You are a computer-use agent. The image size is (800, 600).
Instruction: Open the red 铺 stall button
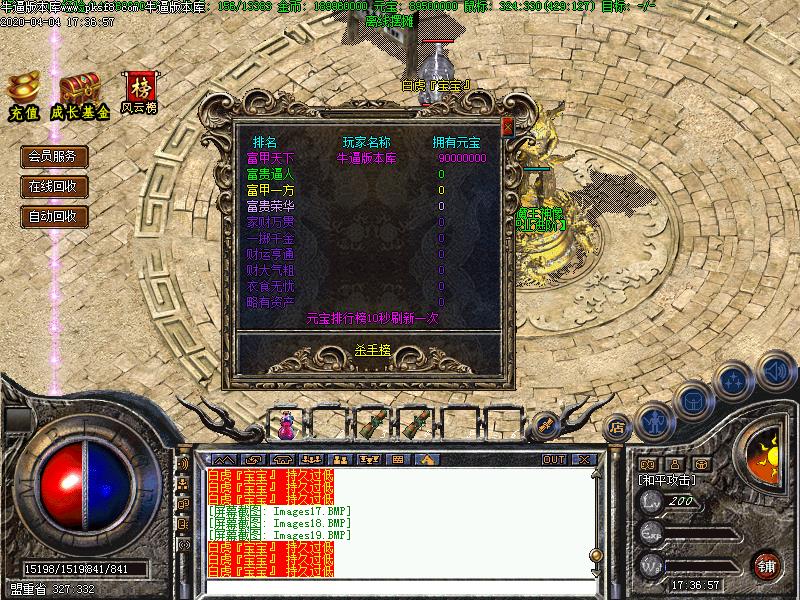point(768,565)
